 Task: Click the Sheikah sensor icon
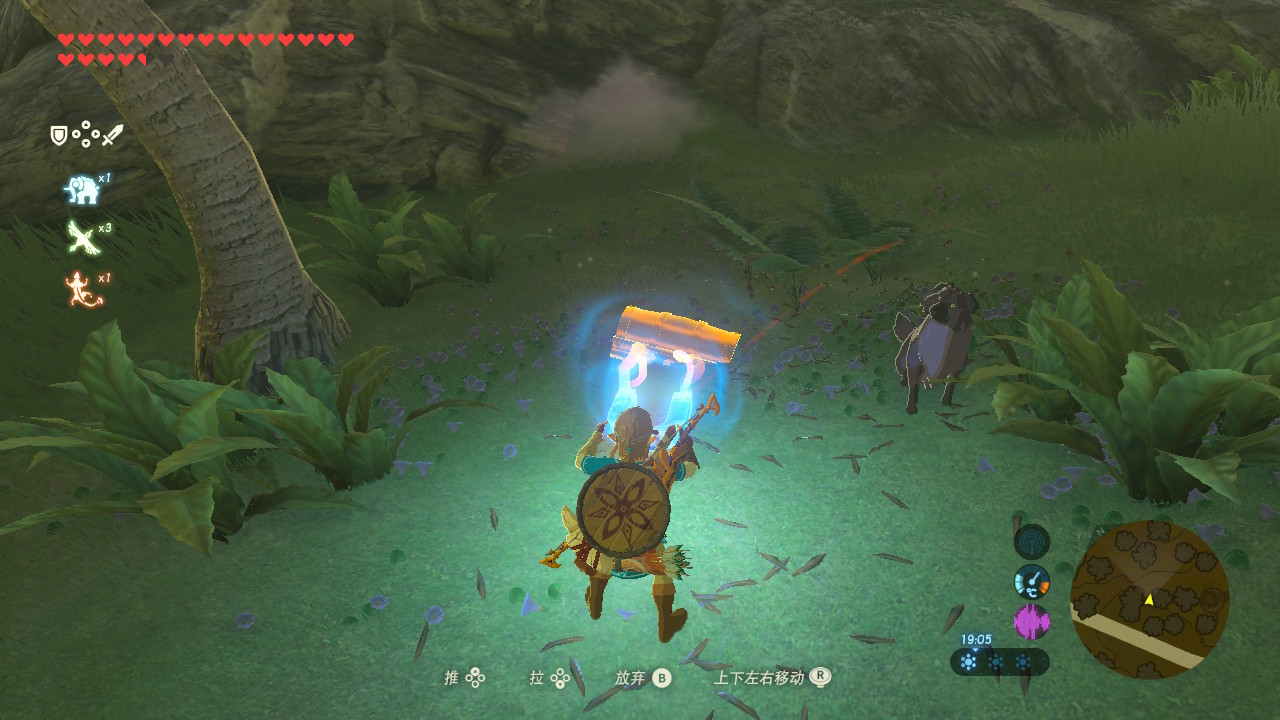pyautogui.click(x=1031, y=542)
